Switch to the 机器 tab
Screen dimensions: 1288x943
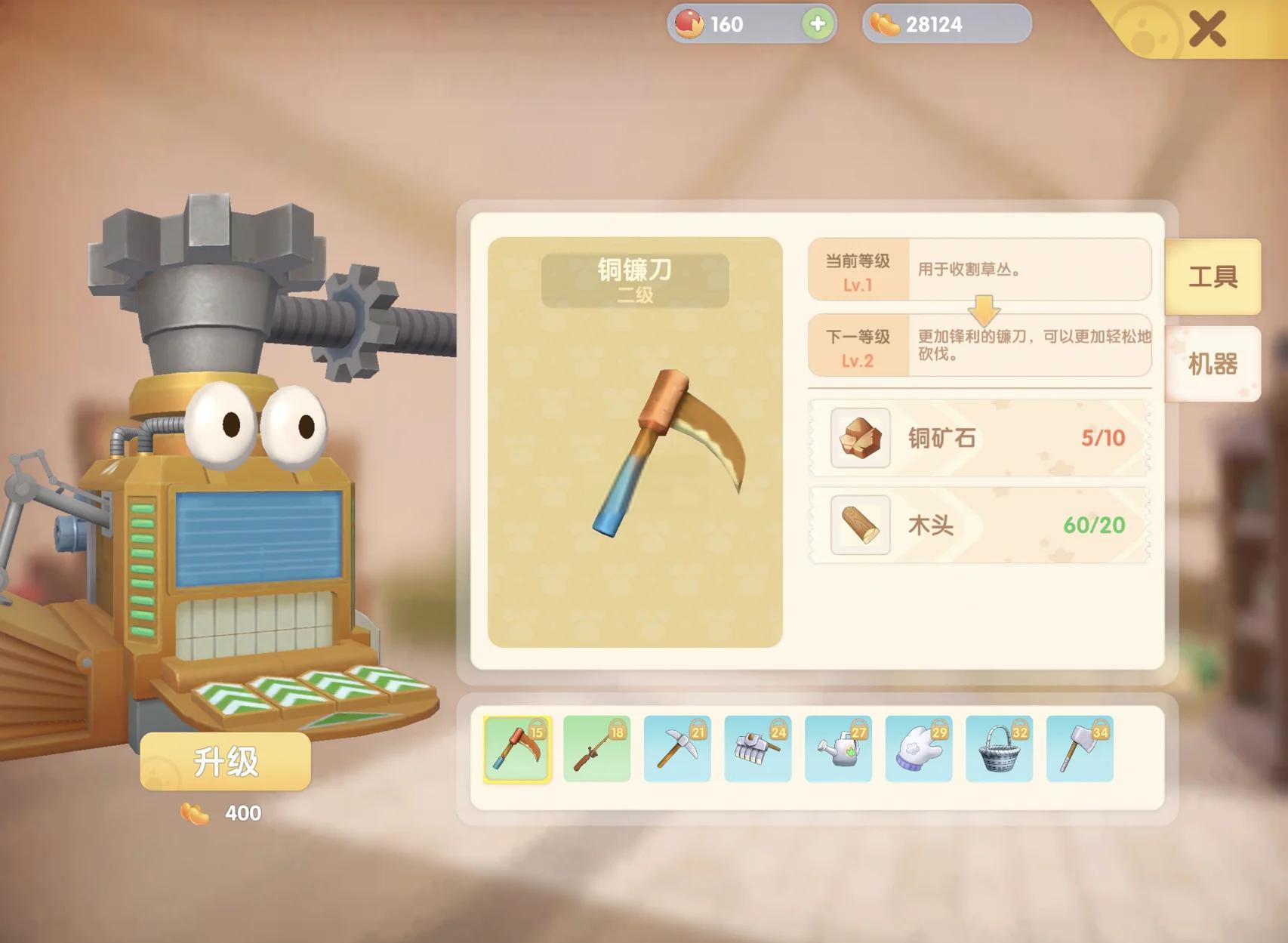[x=1214, y=364]
